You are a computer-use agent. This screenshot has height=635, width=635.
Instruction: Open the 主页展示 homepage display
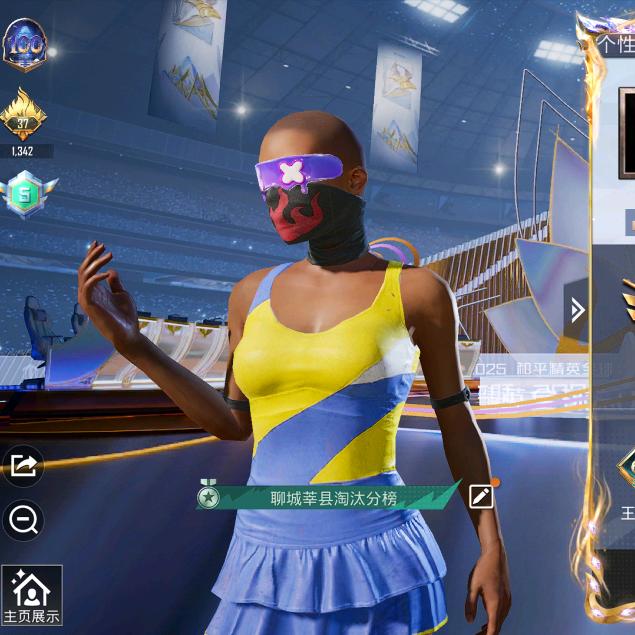point(31,596)
